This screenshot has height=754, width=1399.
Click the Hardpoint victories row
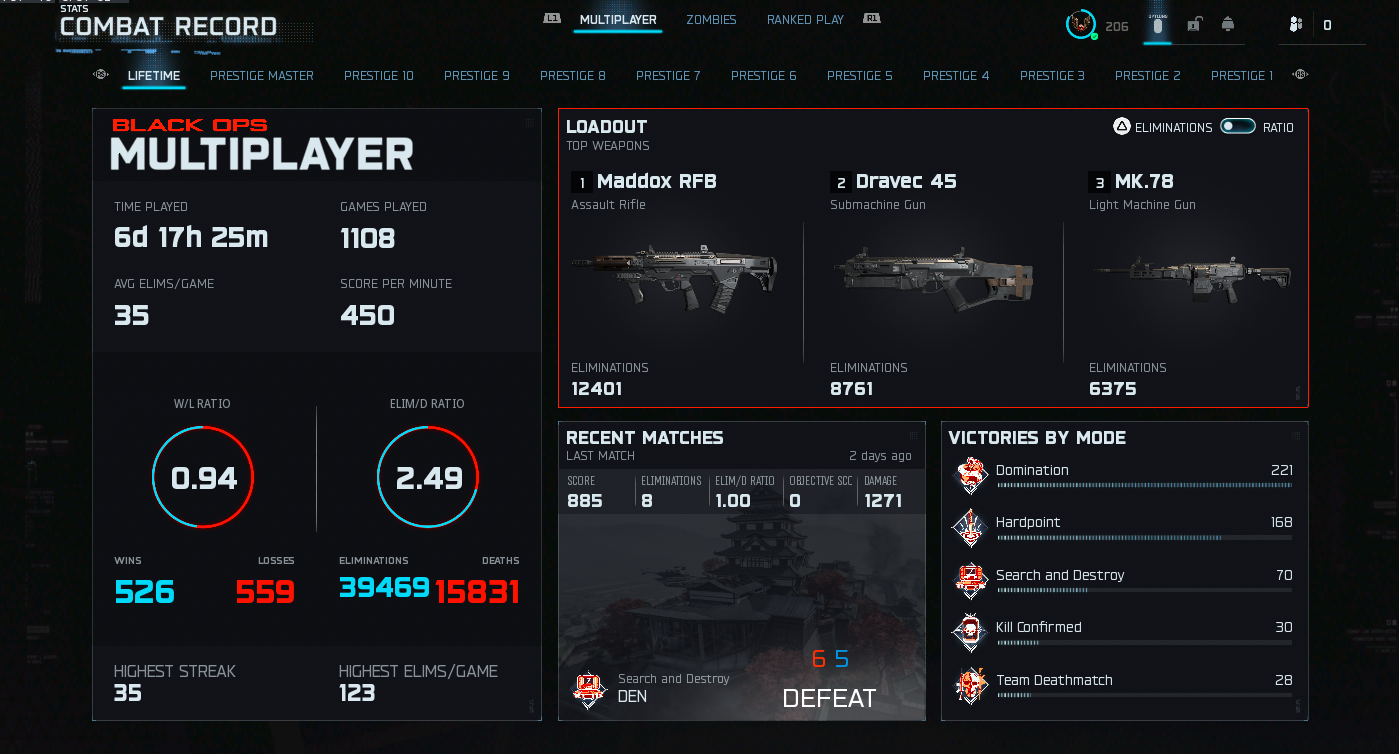click(x=1125, y=527)
